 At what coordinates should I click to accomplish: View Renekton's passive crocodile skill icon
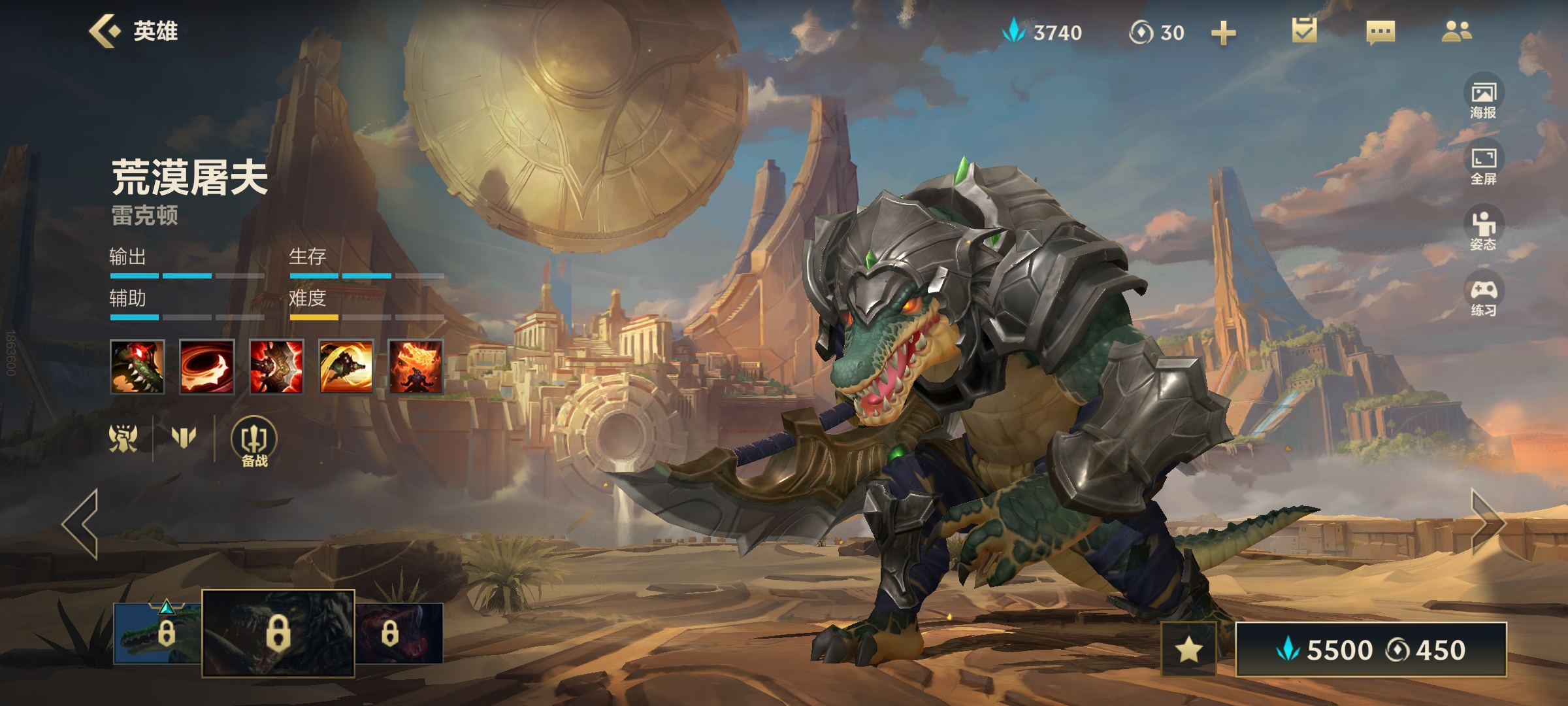137,367
